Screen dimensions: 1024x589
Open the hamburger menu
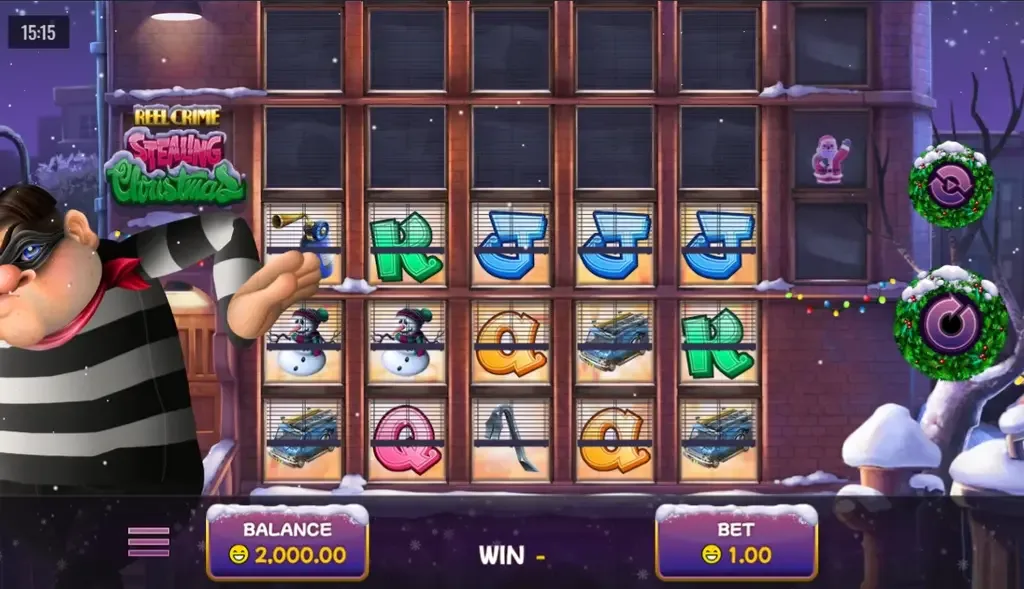coord(148,541)
